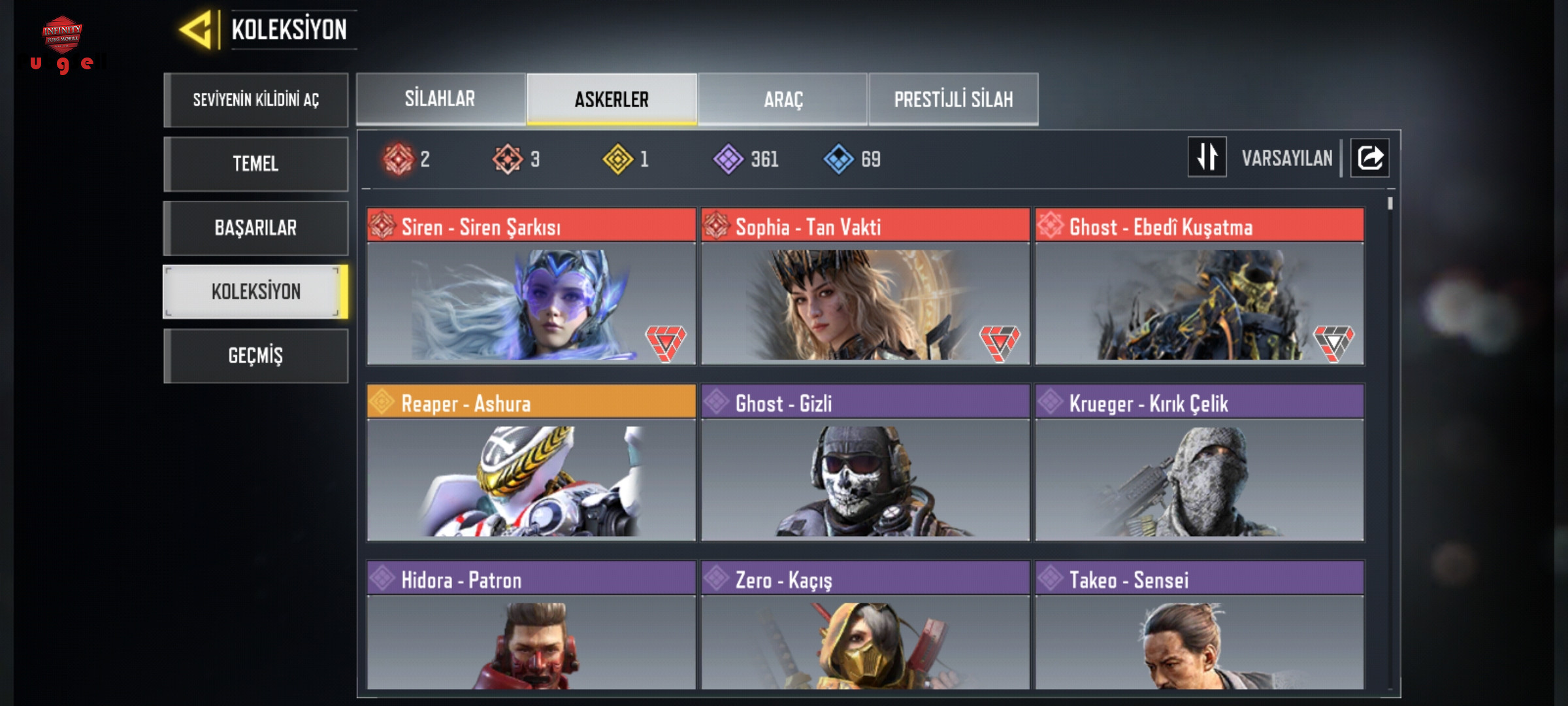
Task: Select the Temel menu entry
Action: [255, 163]
